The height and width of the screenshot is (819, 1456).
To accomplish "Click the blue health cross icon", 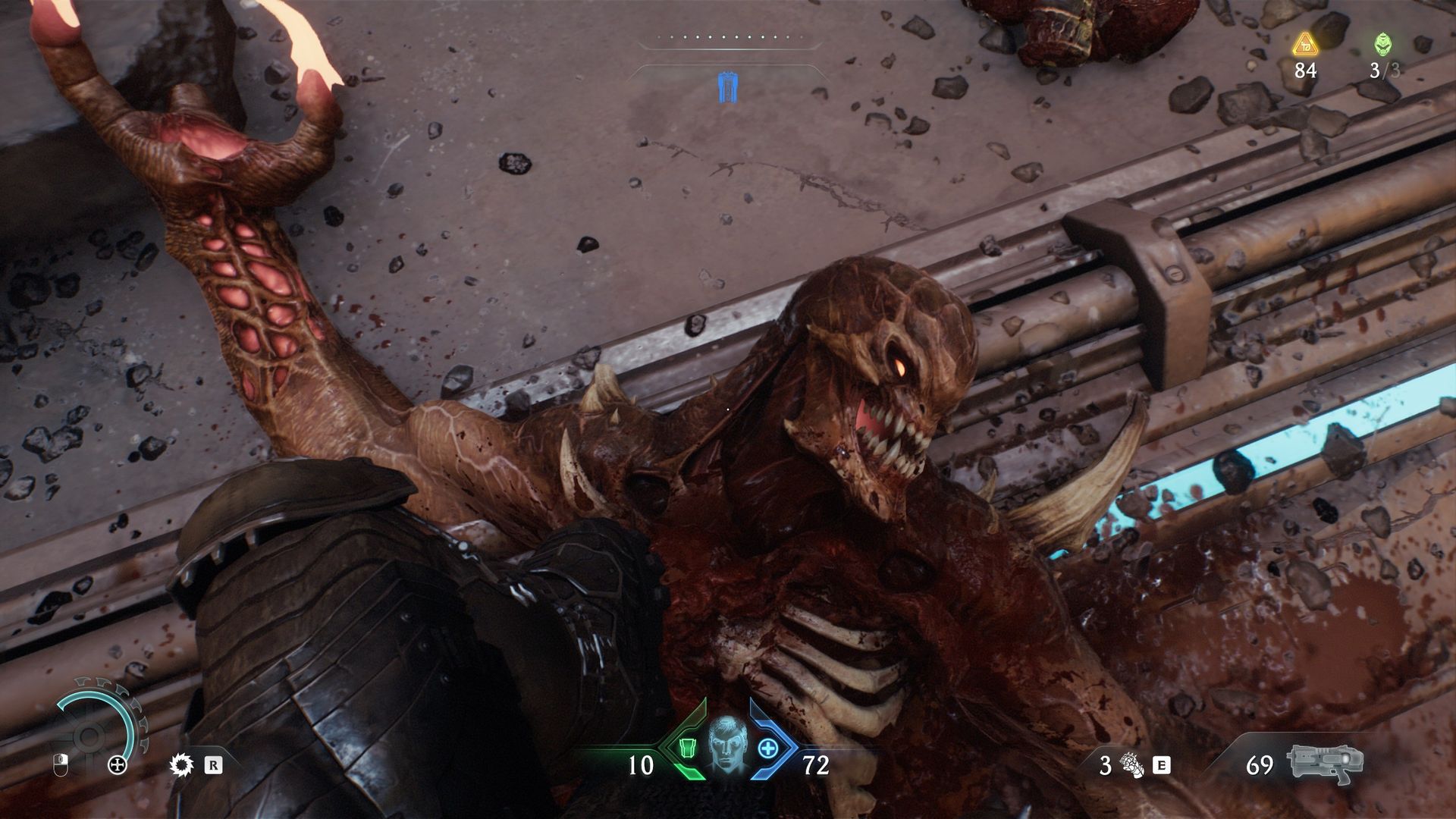I will pos(768,748).
